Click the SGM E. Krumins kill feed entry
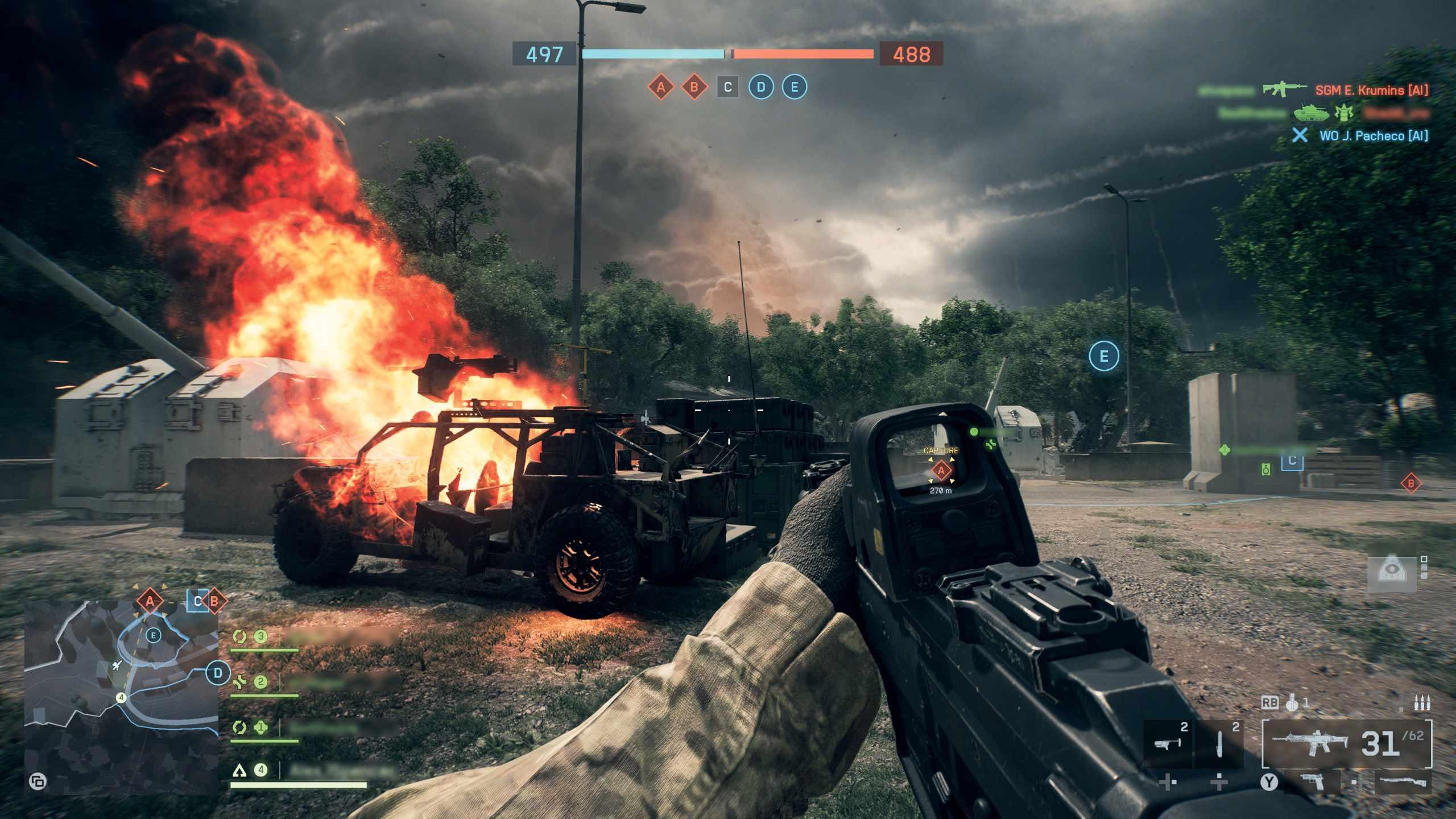This screenshot has height=819, width=1456. 1371,90
